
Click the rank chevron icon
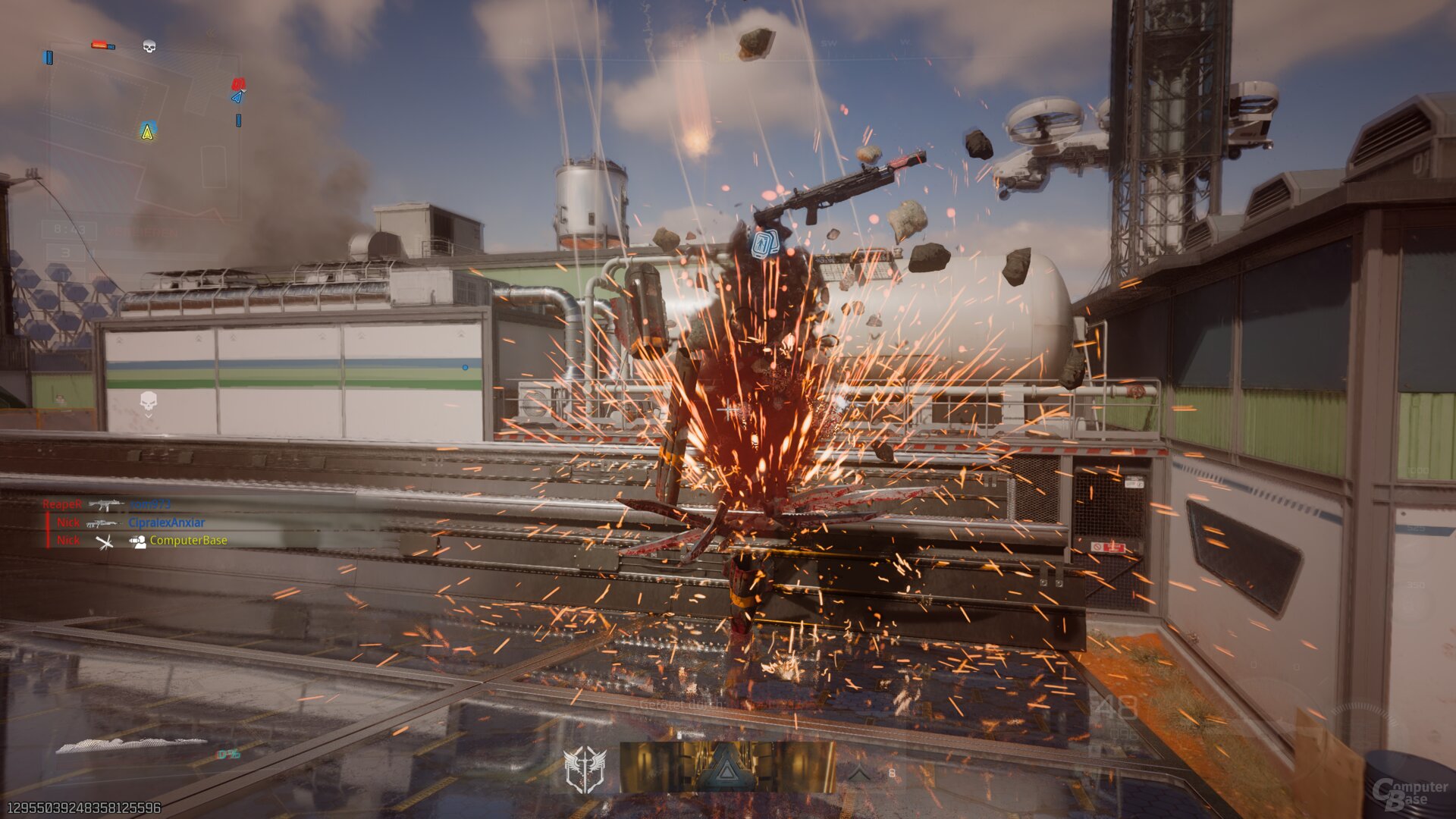(x=858, y=773)
